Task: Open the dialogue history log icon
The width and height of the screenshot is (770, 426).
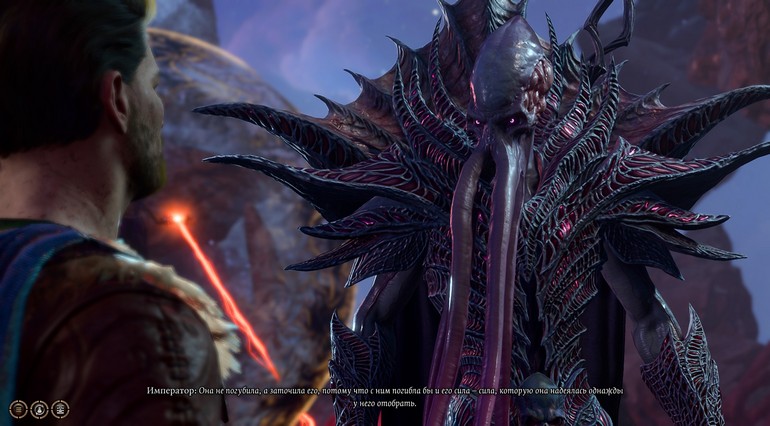Action: pyautogui.click(x=18, y=409)
